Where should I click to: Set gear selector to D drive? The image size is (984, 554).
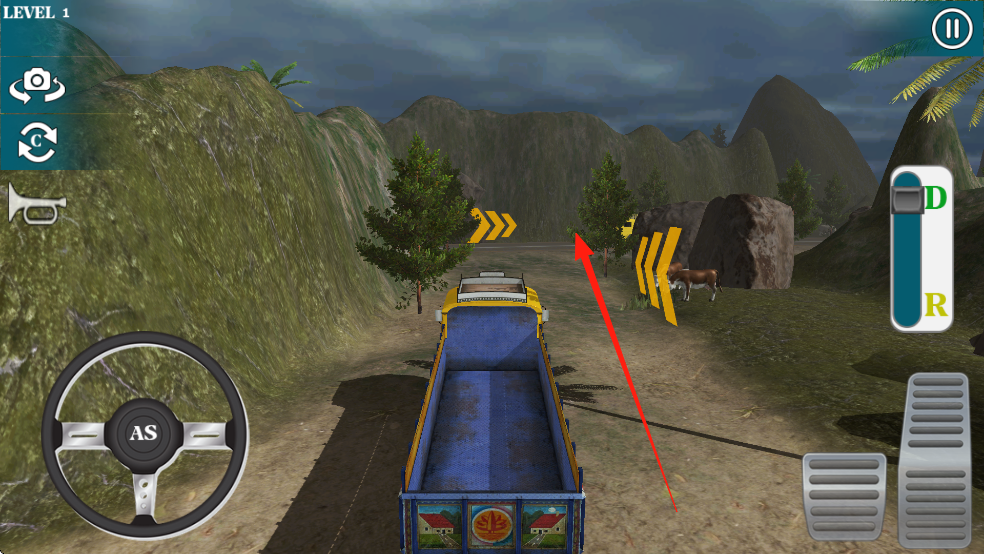[935, 198]
